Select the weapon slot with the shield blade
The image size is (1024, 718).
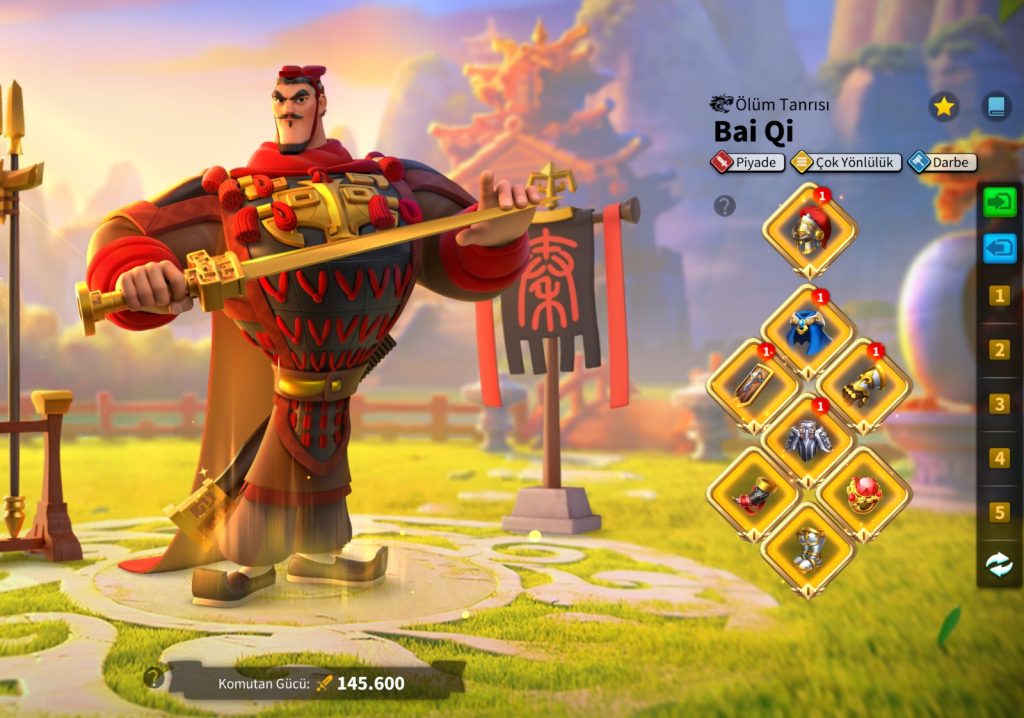pos(754,385)
